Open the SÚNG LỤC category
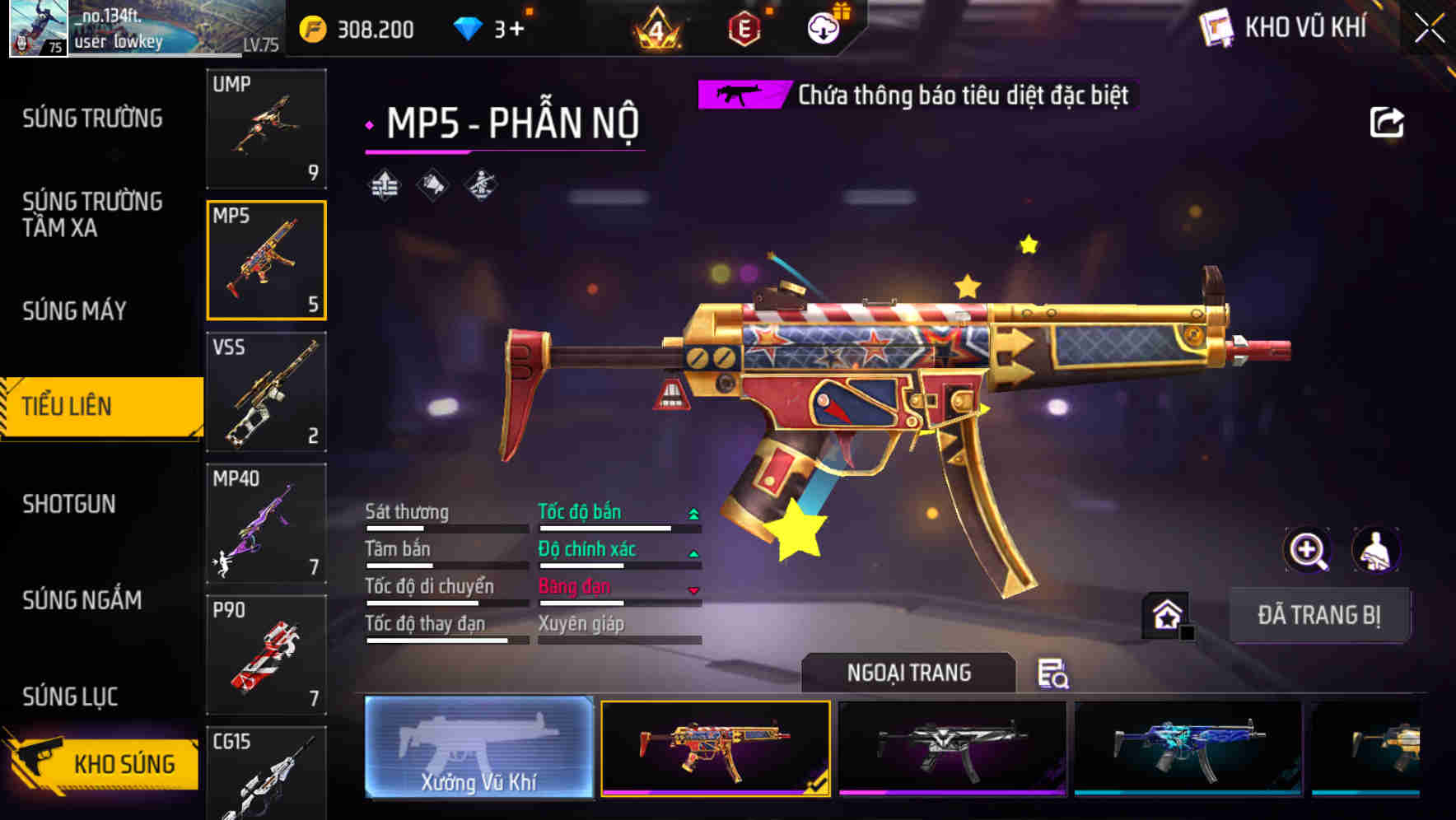1456x820 pixels. (x=71, y=697)
